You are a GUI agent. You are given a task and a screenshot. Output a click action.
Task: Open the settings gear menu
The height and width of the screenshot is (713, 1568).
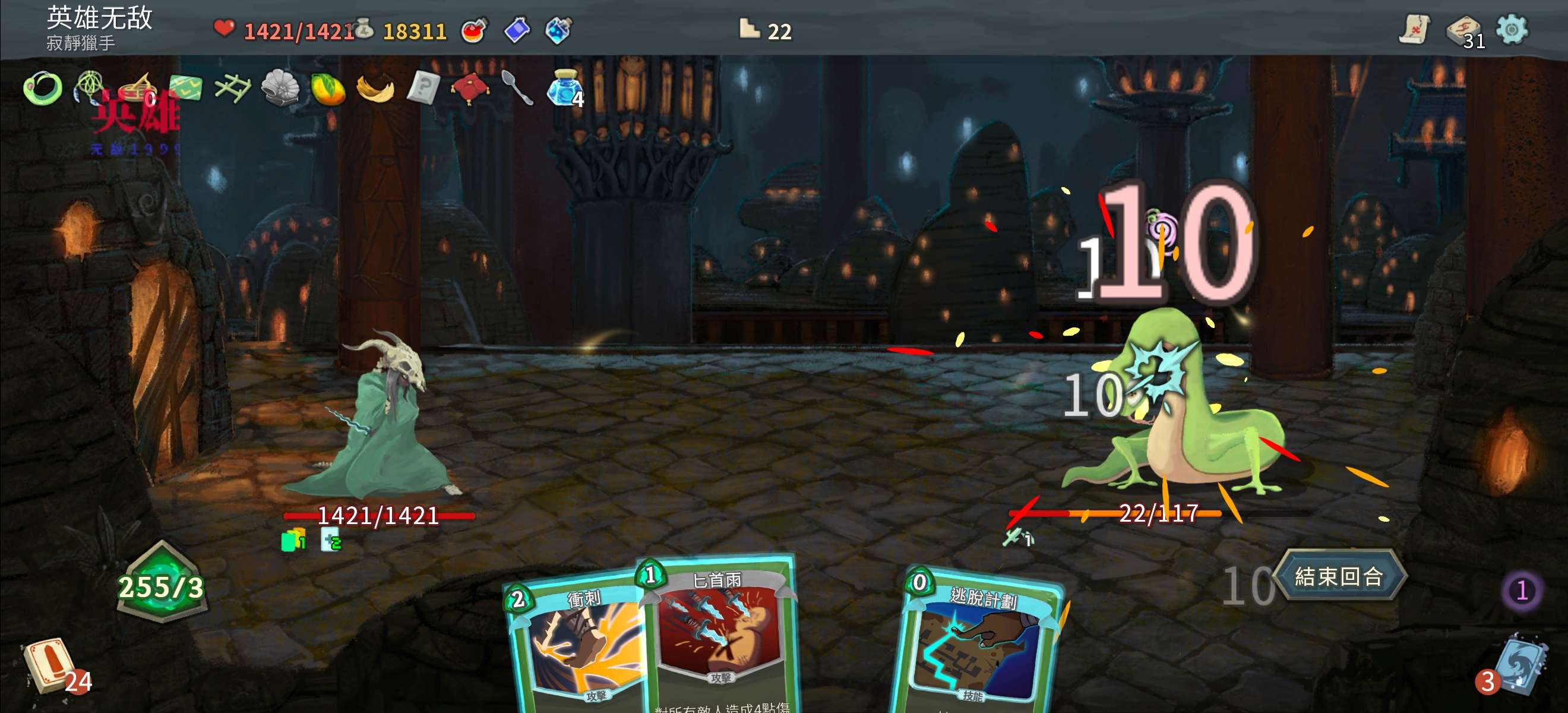click(1512, 29)
